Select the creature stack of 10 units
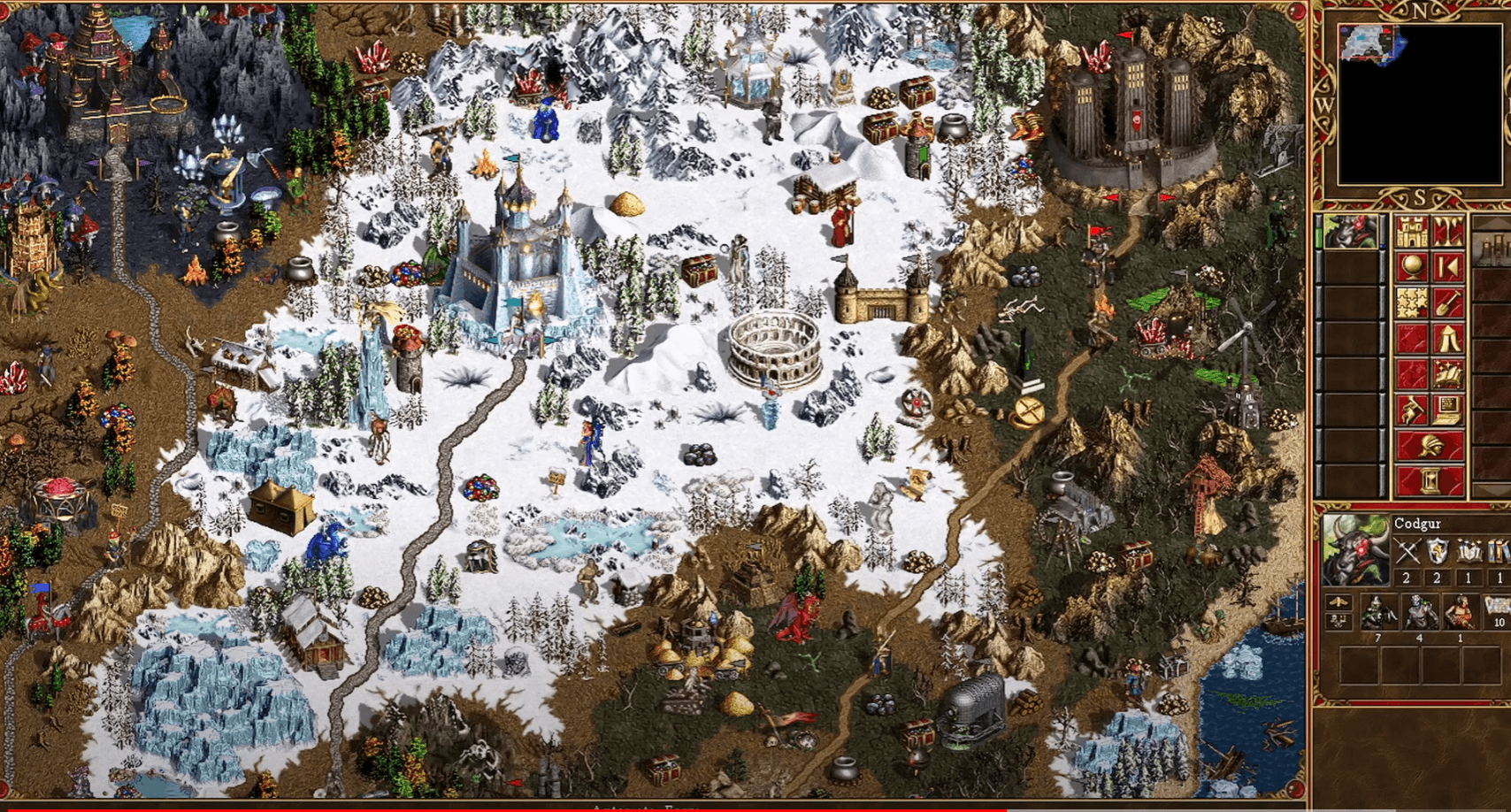Screen dimensions: 1511x812 (1497, 610)
